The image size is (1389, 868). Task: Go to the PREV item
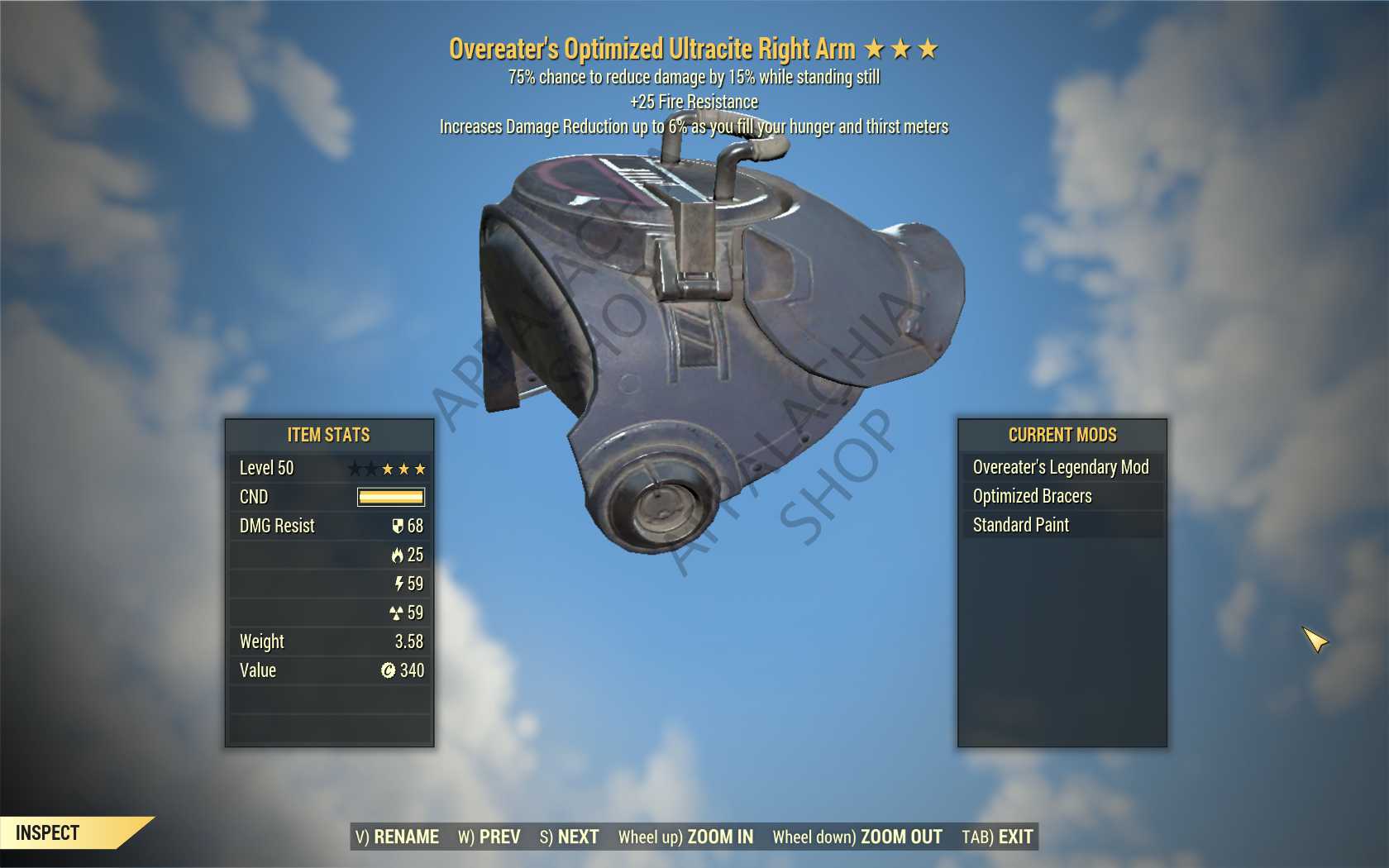click(489, 837)
